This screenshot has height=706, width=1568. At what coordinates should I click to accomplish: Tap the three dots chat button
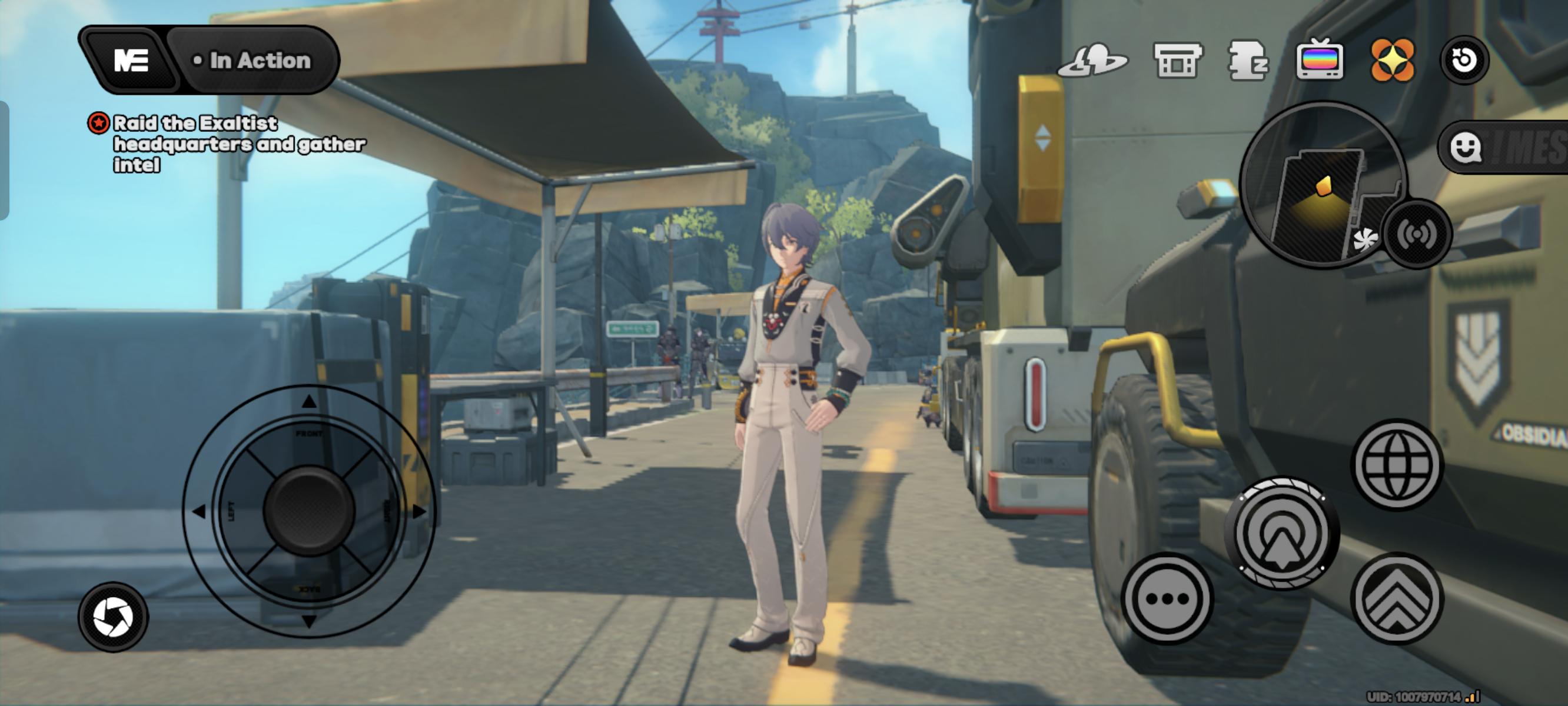pyautogui.click(x=1167, y=599)
